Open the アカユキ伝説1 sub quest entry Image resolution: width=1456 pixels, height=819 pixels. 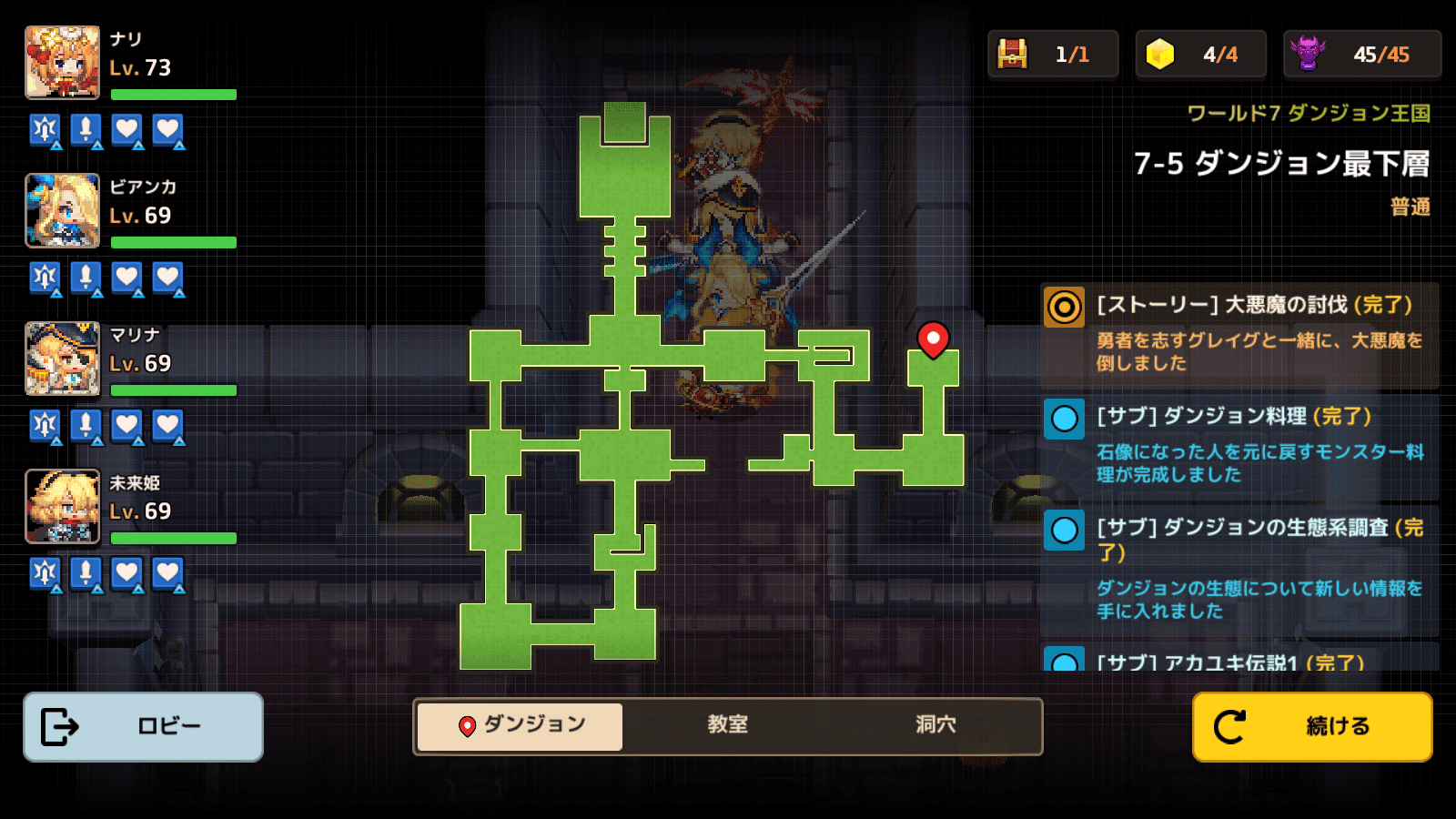[x=1239, y=659]
